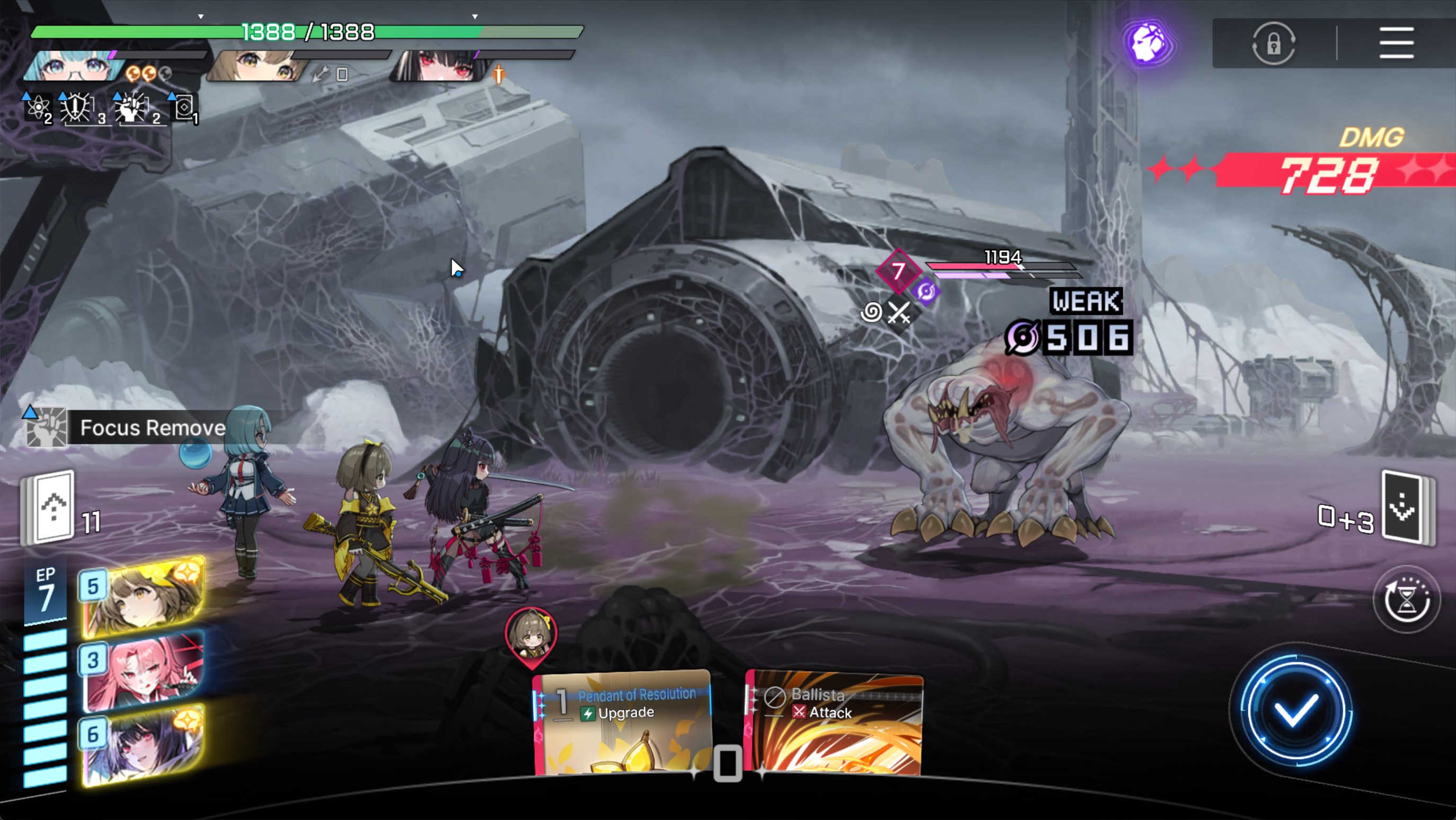Inspect the atom buff icon
Screen dimensions: 1456x820
[x=38, y=108]
